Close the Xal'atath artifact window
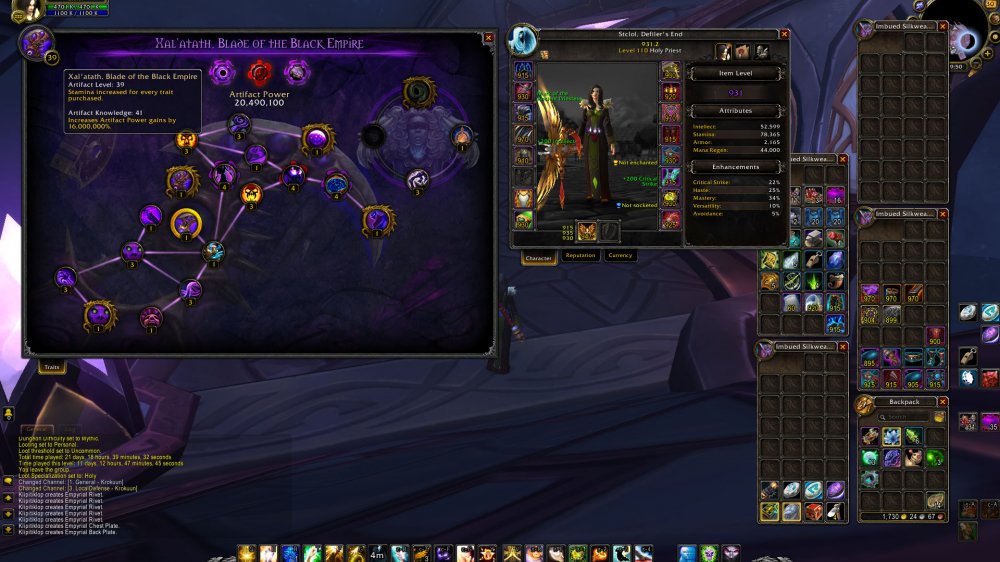The height and width of the screenshot is (562, 1000). [488, 38]
